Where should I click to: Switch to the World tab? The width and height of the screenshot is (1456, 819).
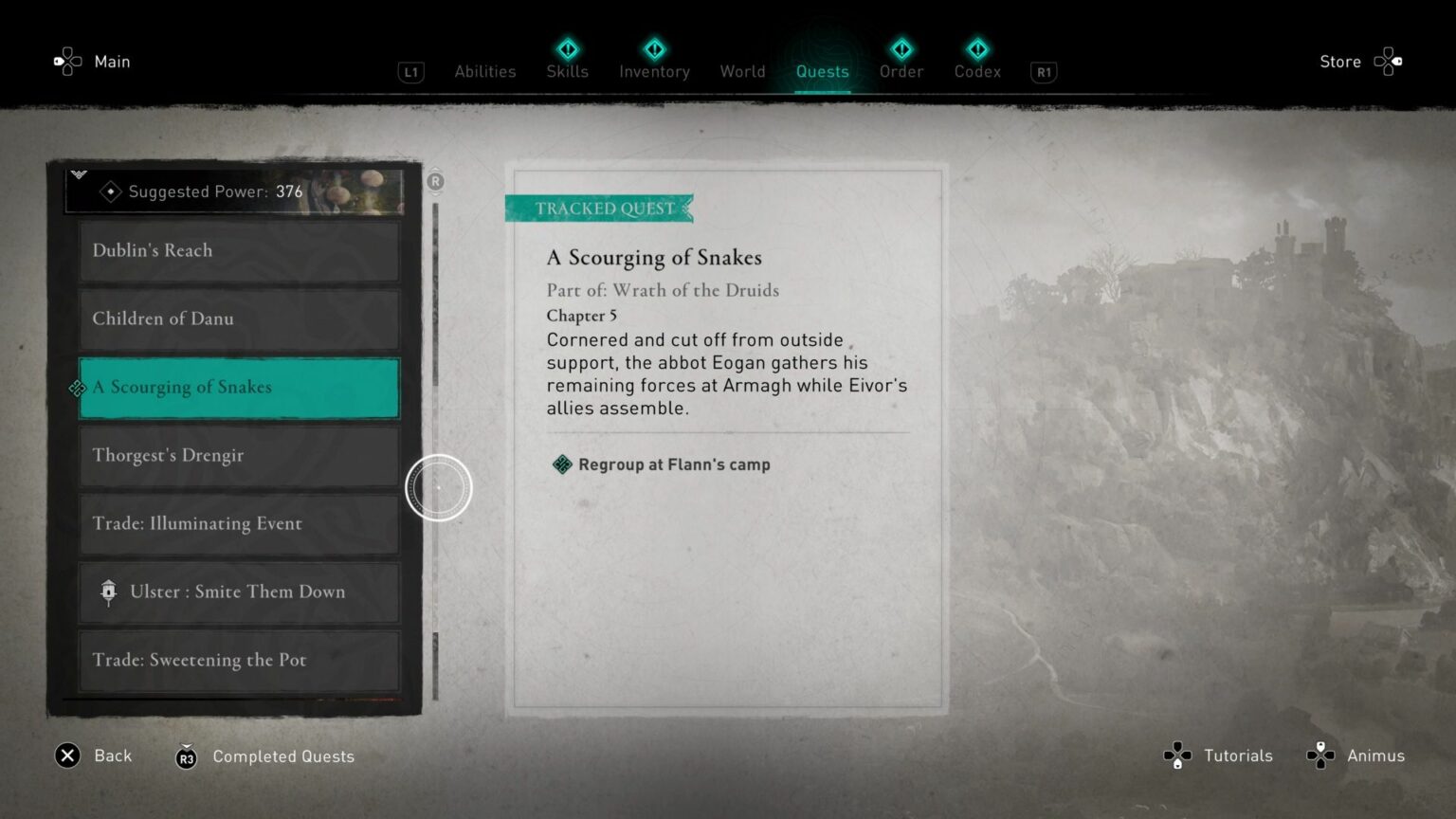(x=742, y=71)
